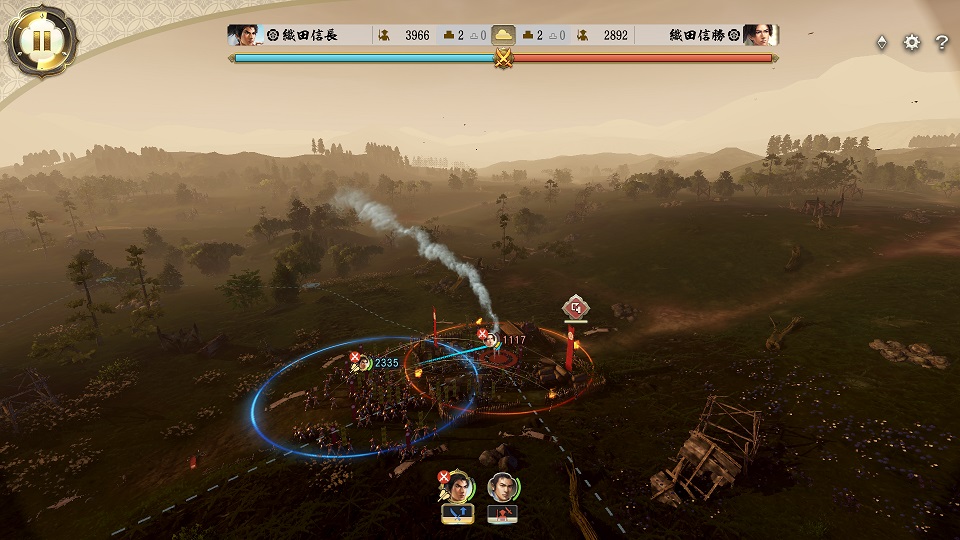
Task: Select the allied unit marker with 2335 troops
Action: [x=366, y=362]
